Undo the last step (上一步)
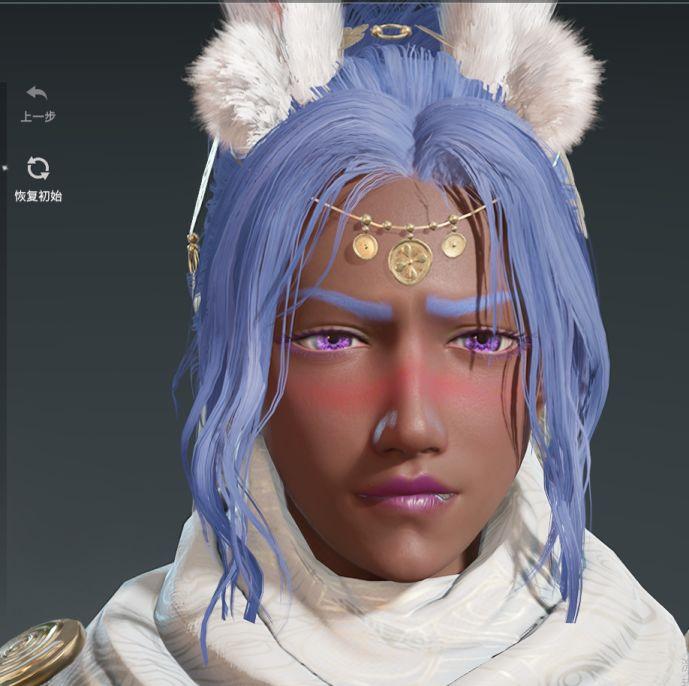The width and height of the screenshot is (689, 686). [37, 95]
